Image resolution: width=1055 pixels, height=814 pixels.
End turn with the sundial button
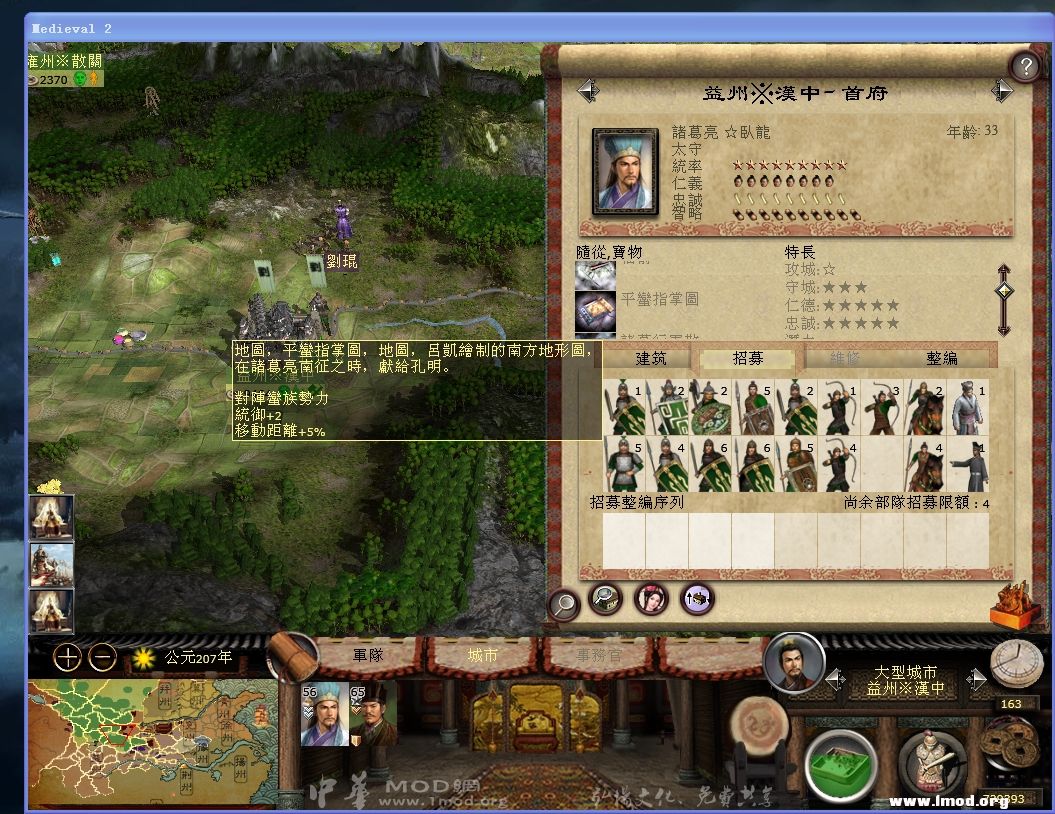click(x=1015, y=663)
